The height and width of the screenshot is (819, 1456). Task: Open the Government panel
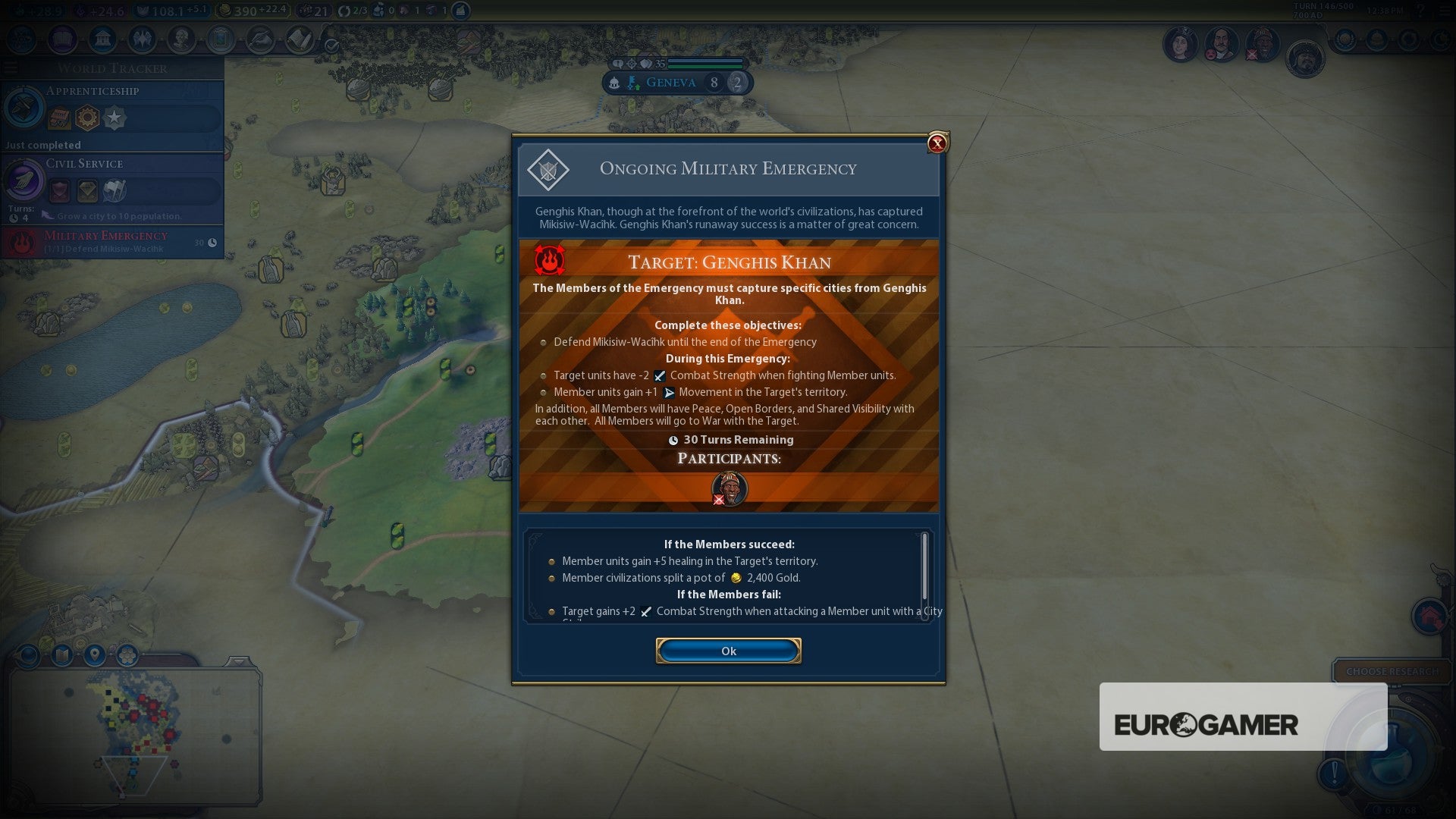tap(103, 40)
